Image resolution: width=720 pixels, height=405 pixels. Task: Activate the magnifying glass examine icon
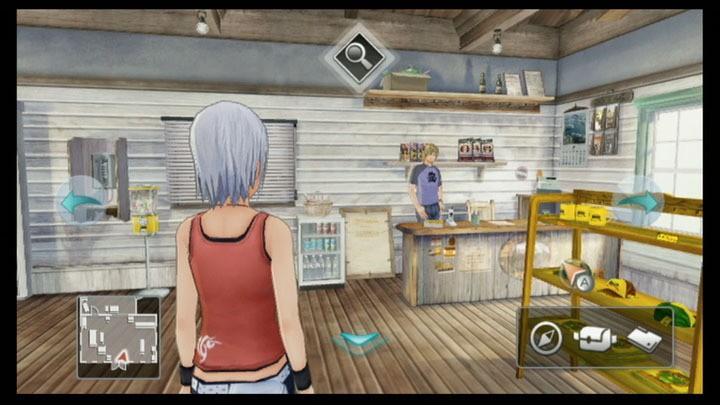click(x=358, y=58)
